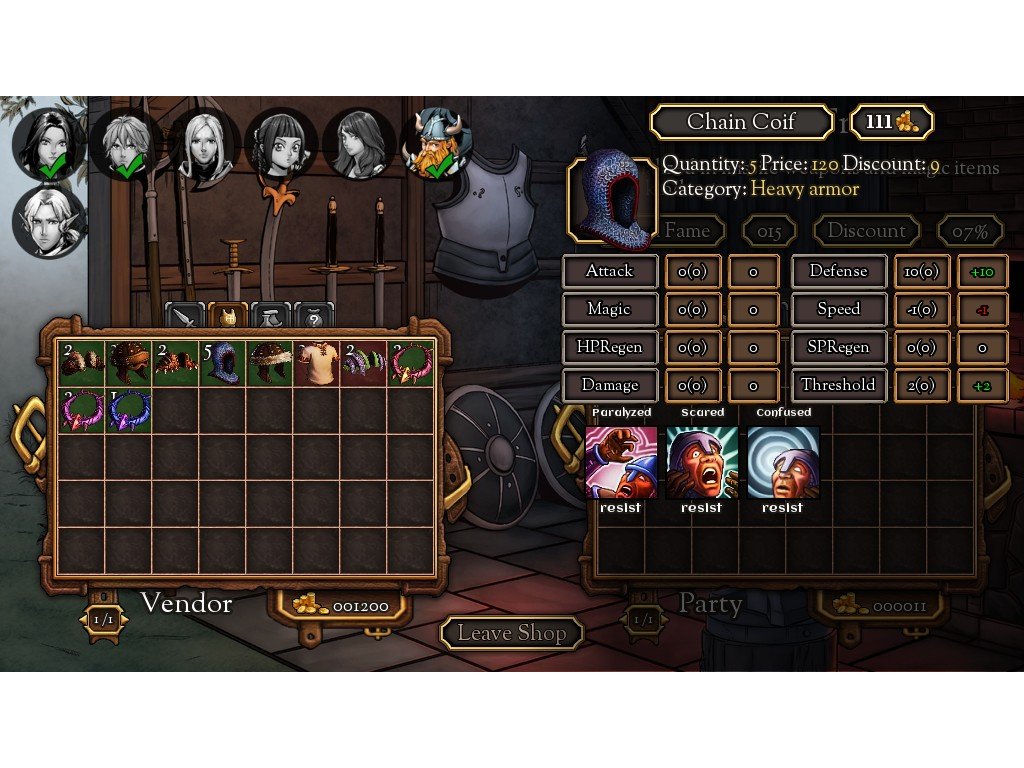Image resolution: width=1024 pixels, height=768 pixels.
Task: Pick the short-haired boy portrait with checkmark
Action: pos(126,143)
